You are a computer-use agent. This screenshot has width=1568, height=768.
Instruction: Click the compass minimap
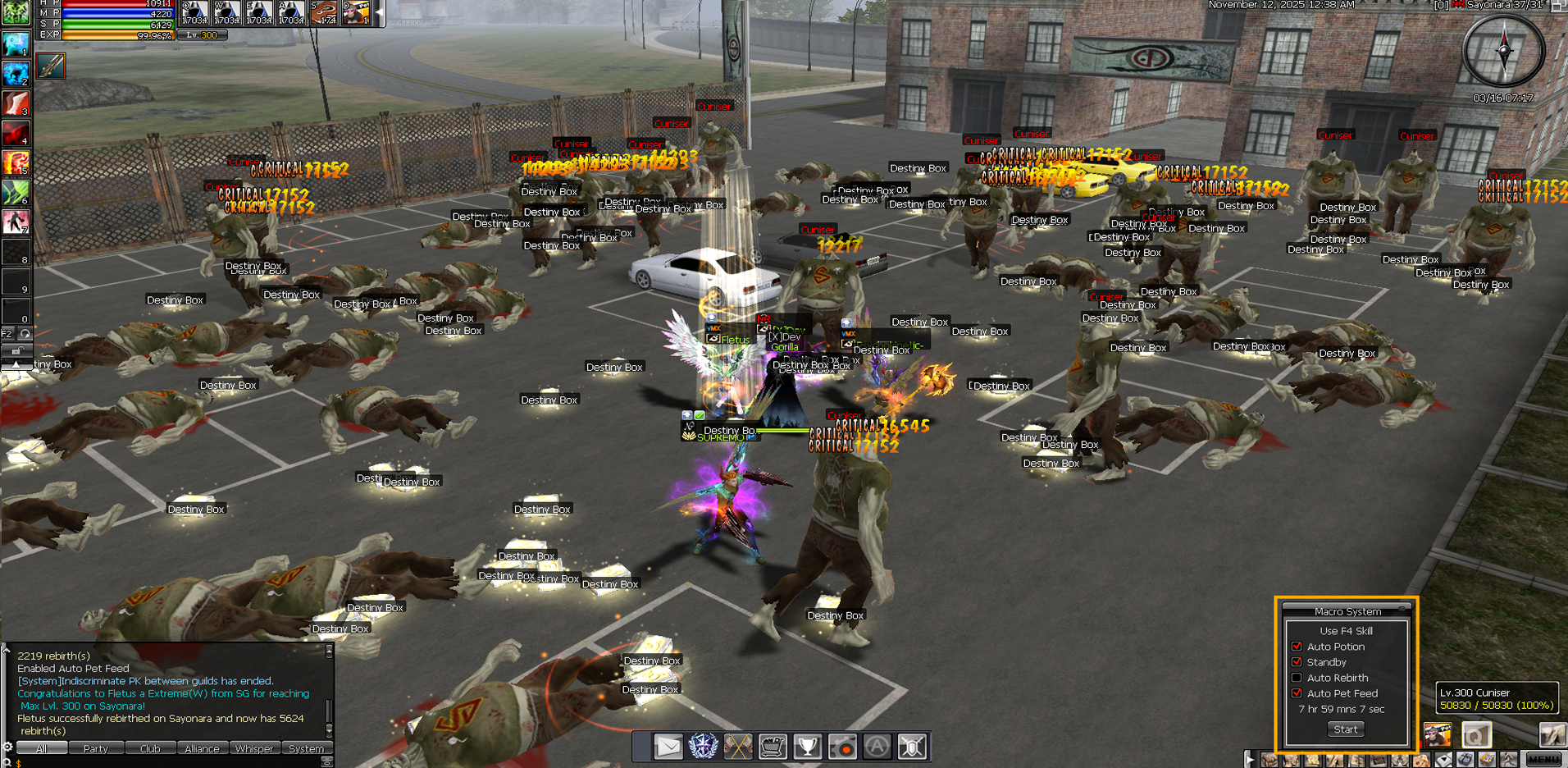click(x=1504, y=51)
